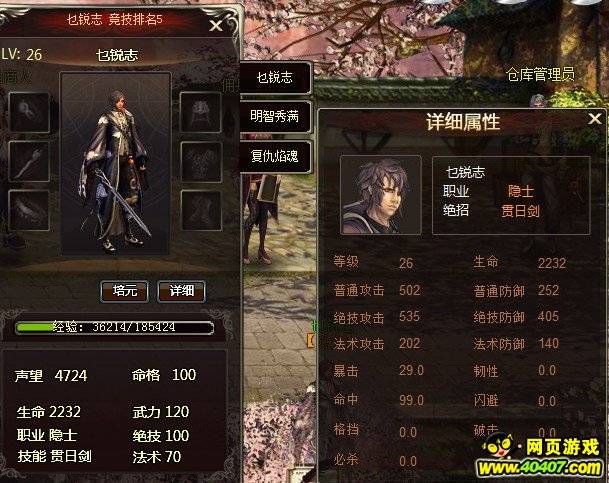Choose the 复仇焰魂 character tab

(x=274, y=156)
